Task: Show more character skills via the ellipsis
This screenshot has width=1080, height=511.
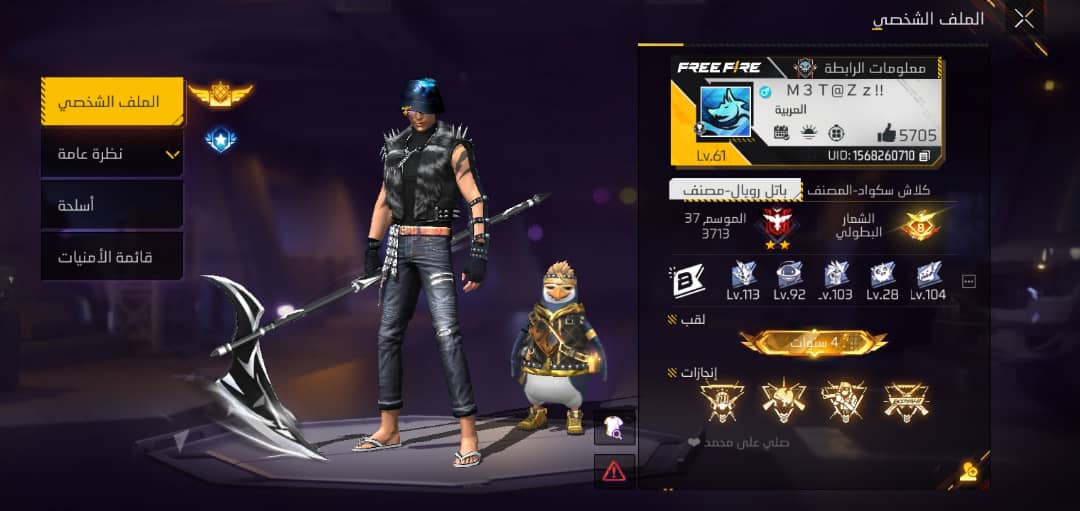Action: (968, 282)
